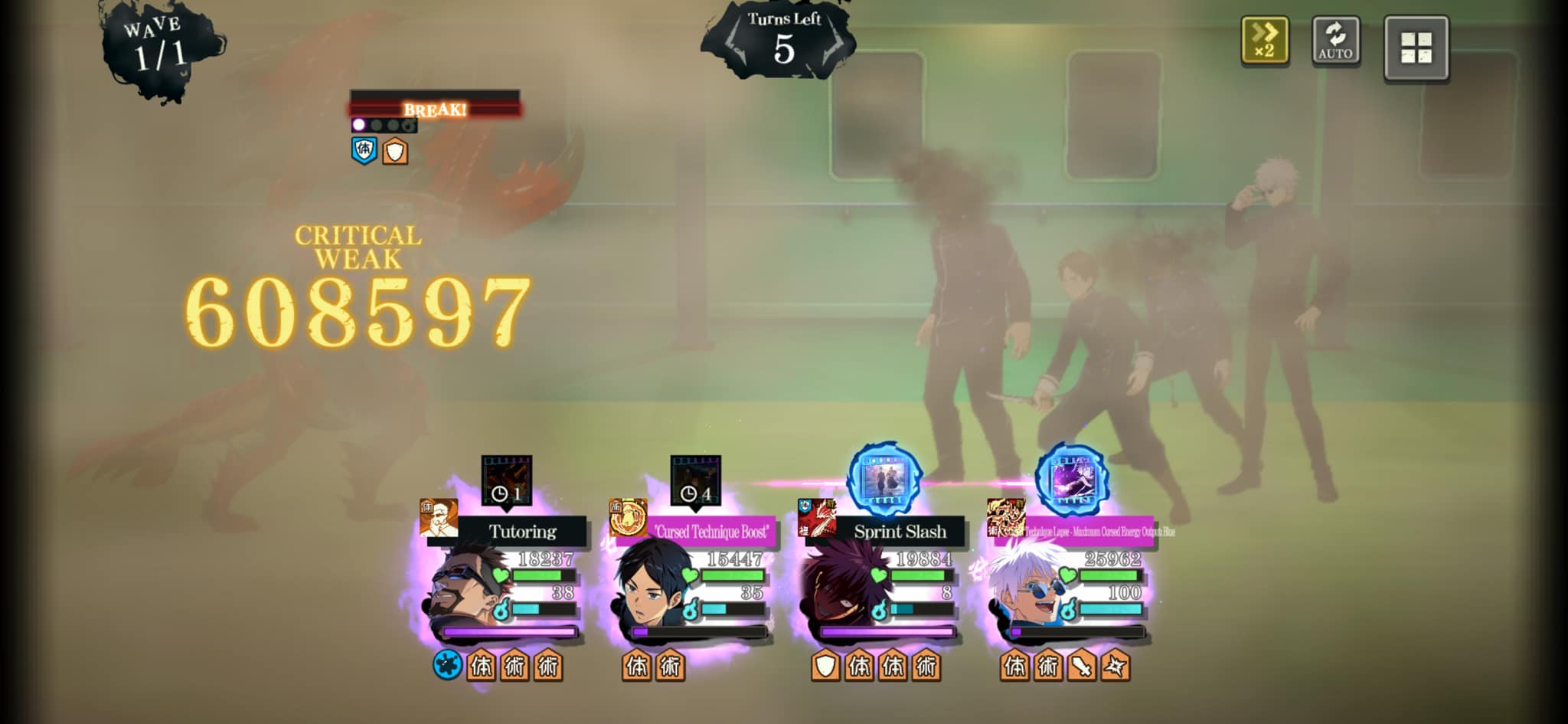Viewport: 1568px width, 724px height.
Task: Select the Tutoring skill card
Action: pyautogui.click(x=522, y=531)
